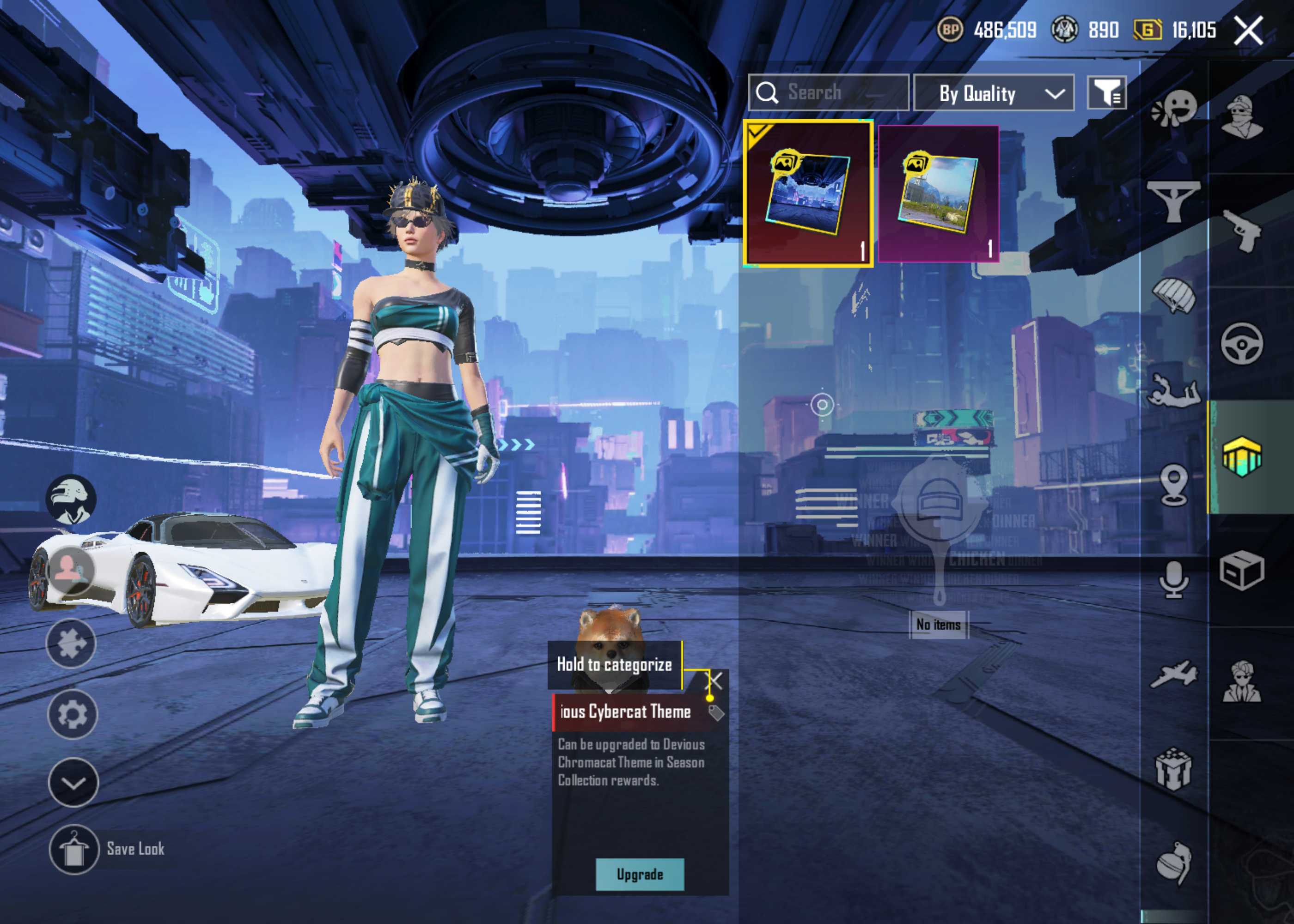Select the masked character outfit tab
The width and height of the screenshot is (1294, 924).
click(x=1242, y=117)
